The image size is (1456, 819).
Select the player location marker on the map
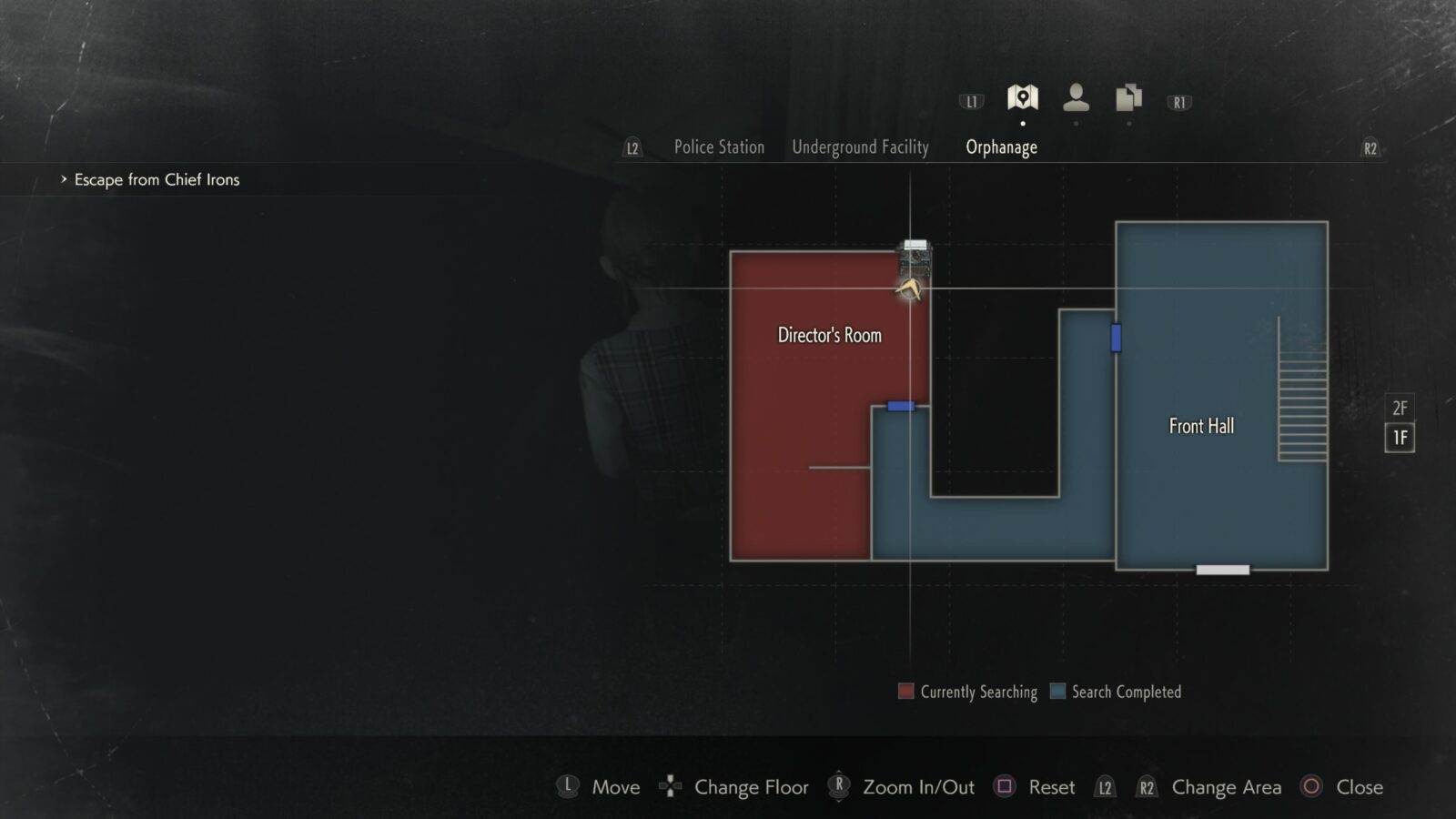point(910,289)
